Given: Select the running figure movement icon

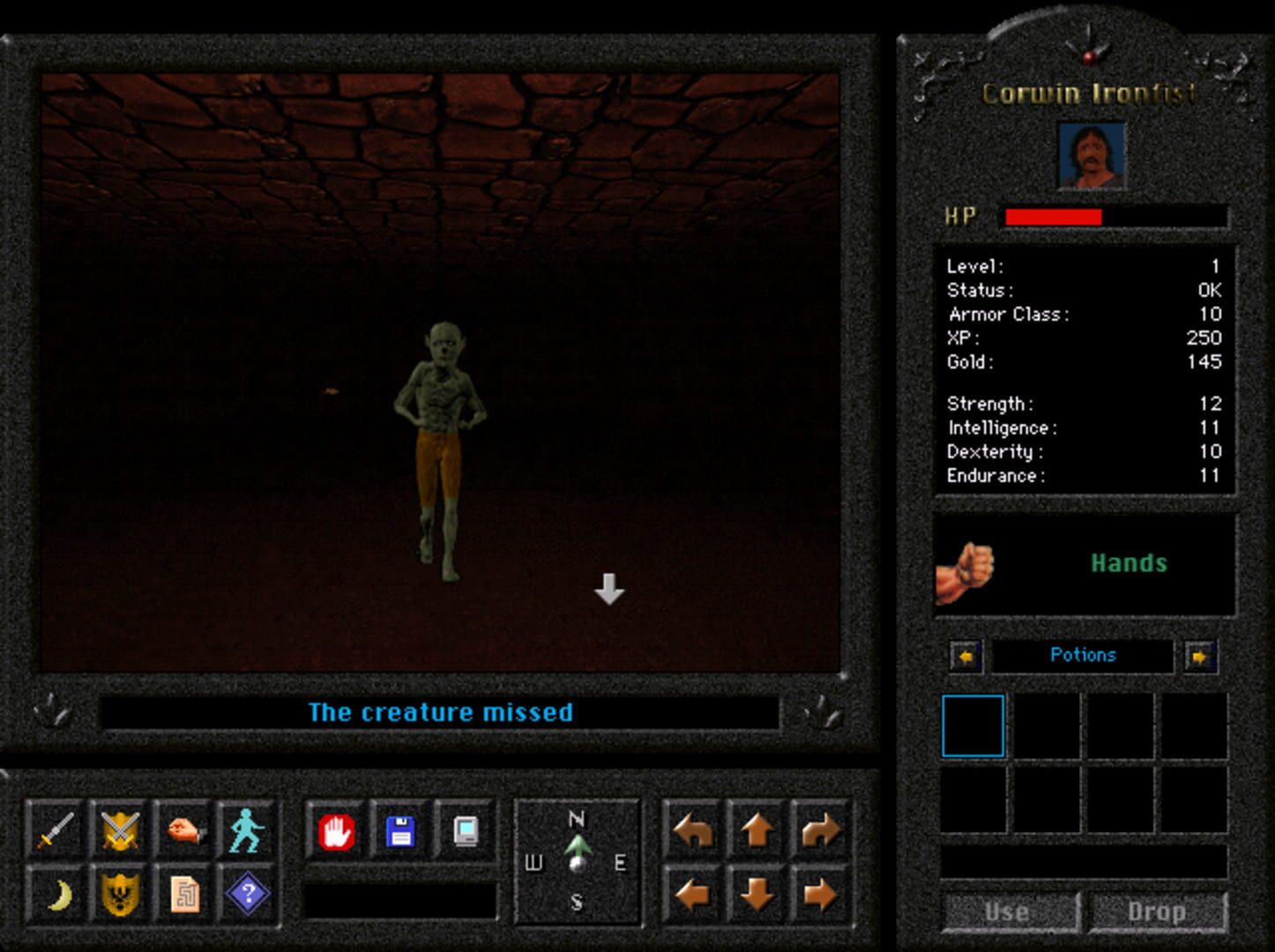Looking at the screenshot, I should click(x=247, y=831).
